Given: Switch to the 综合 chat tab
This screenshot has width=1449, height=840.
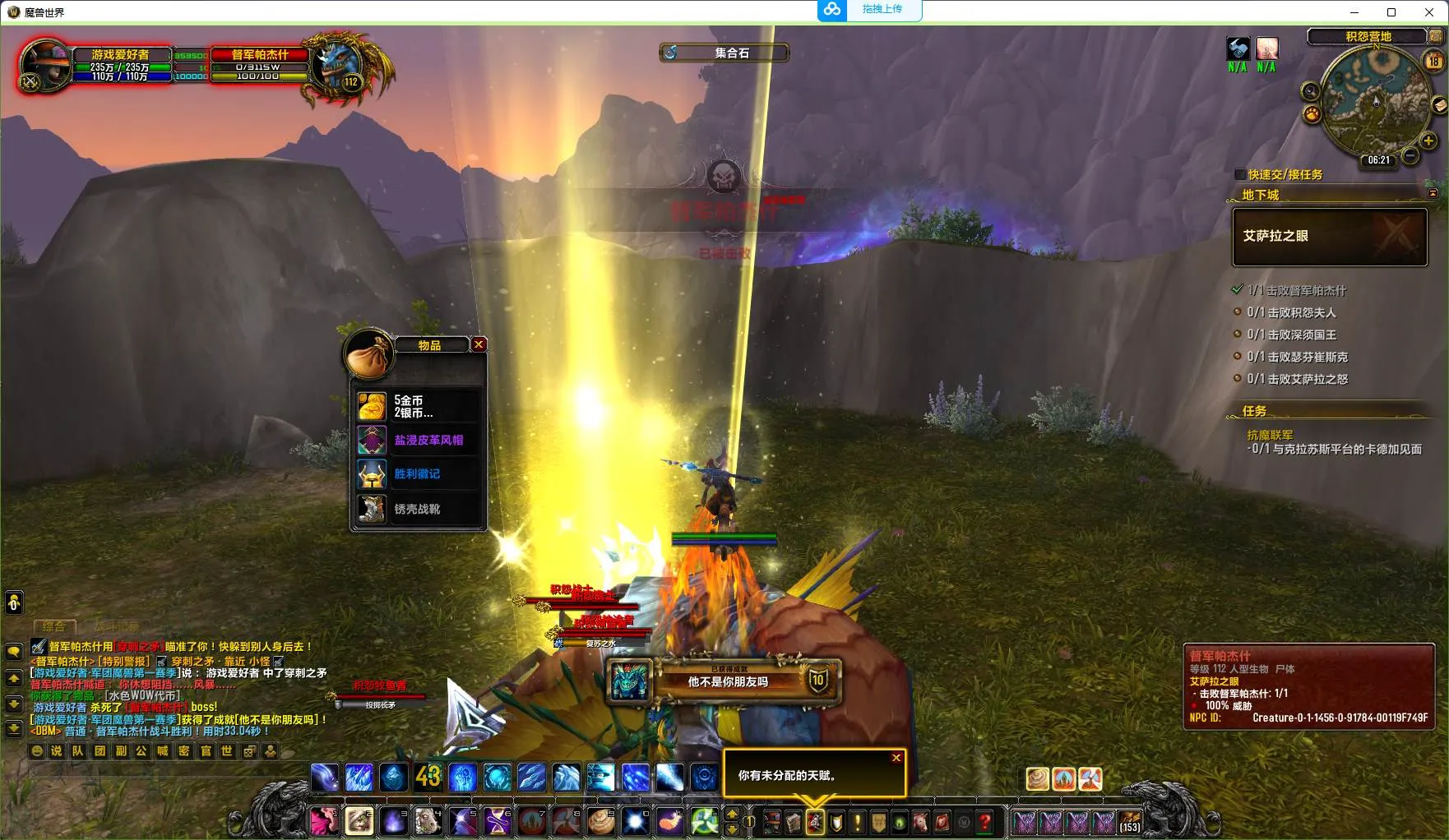Looking at the screenshot, I should click(54, 626).
